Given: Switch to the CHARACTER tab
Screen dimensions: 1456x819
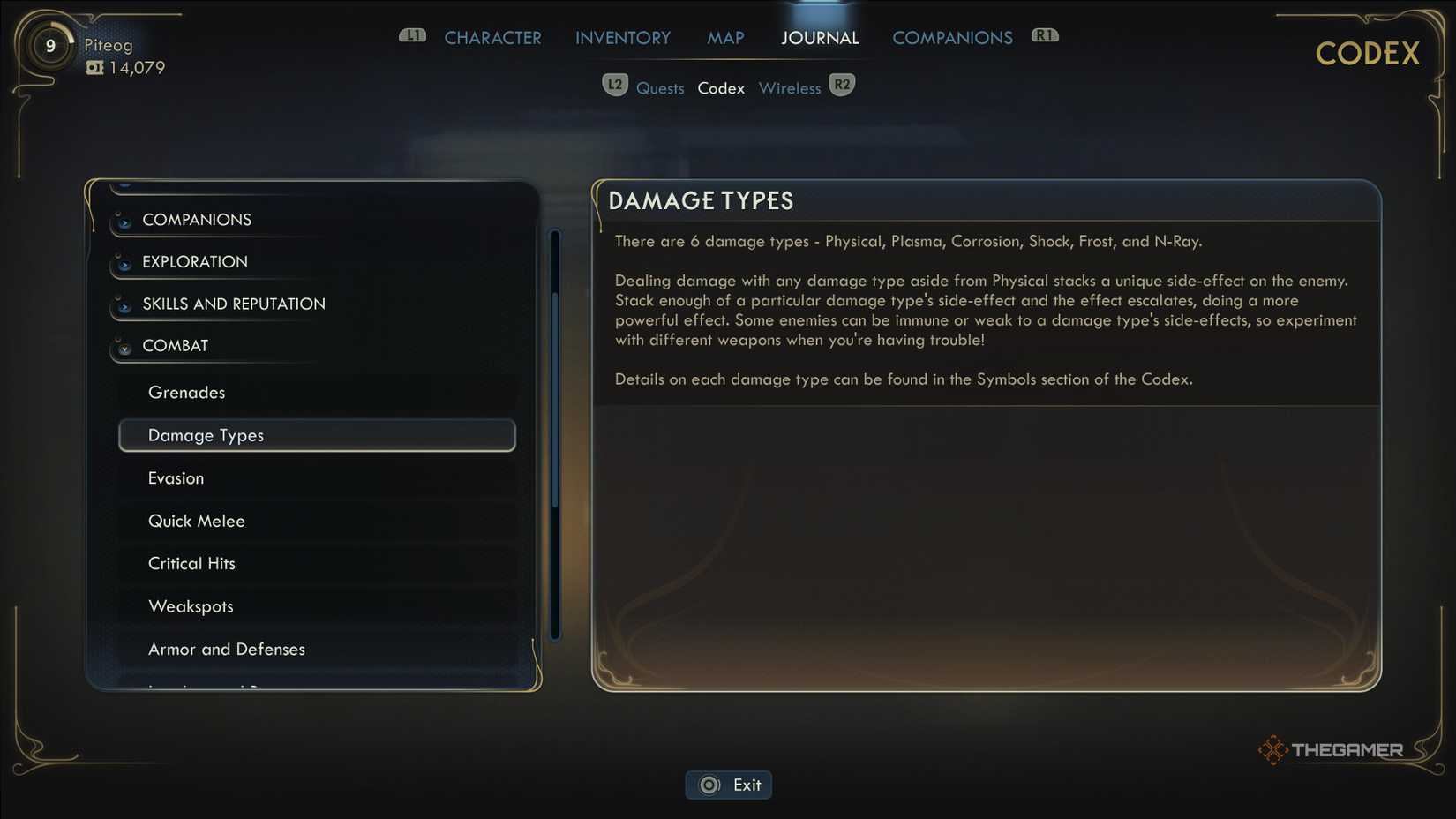Looking at the screenshot, I should [x=492, y=37].
